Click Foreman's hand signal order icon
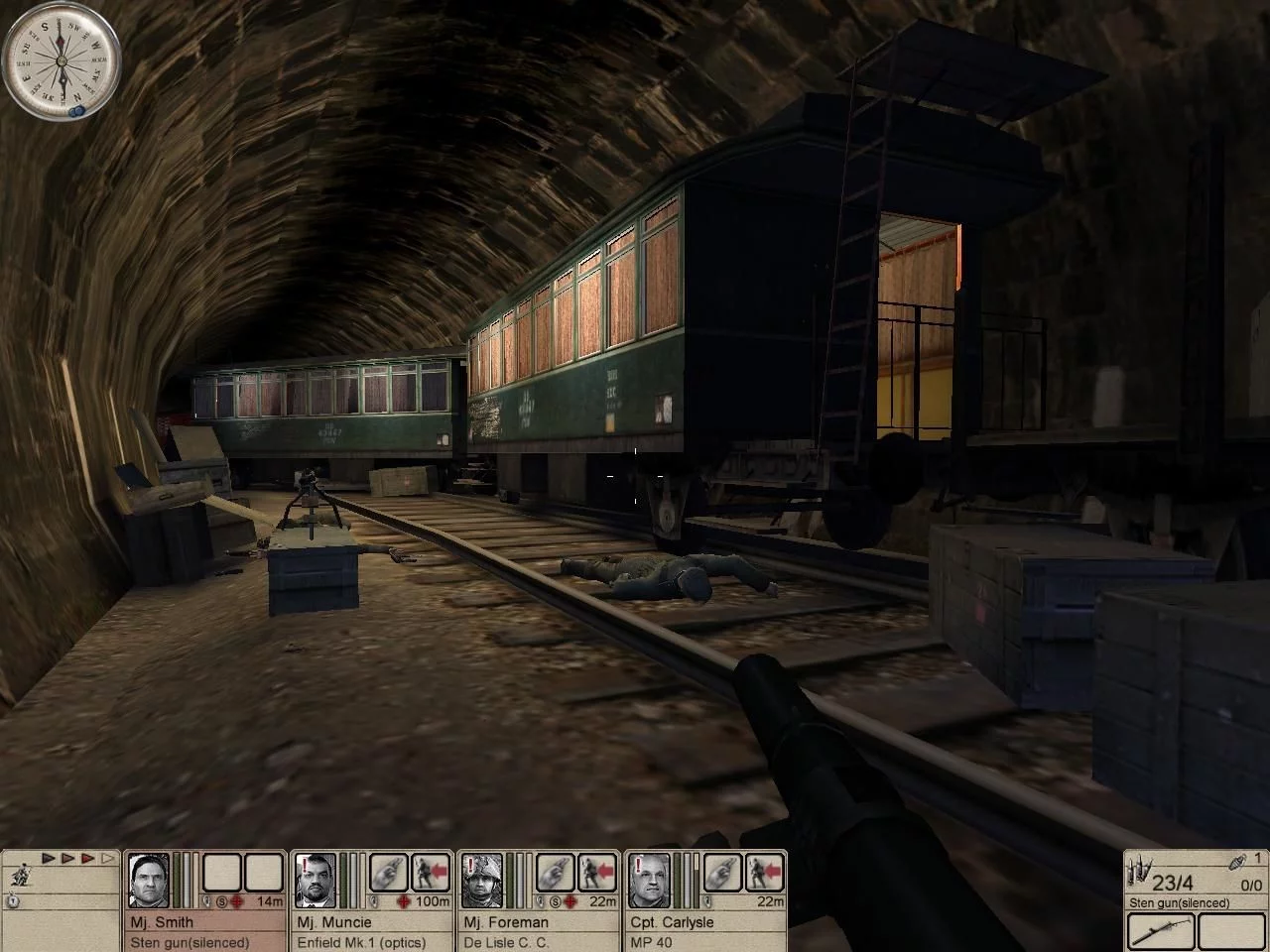Viewport: 1270px width, 952px height. [555, 874]
